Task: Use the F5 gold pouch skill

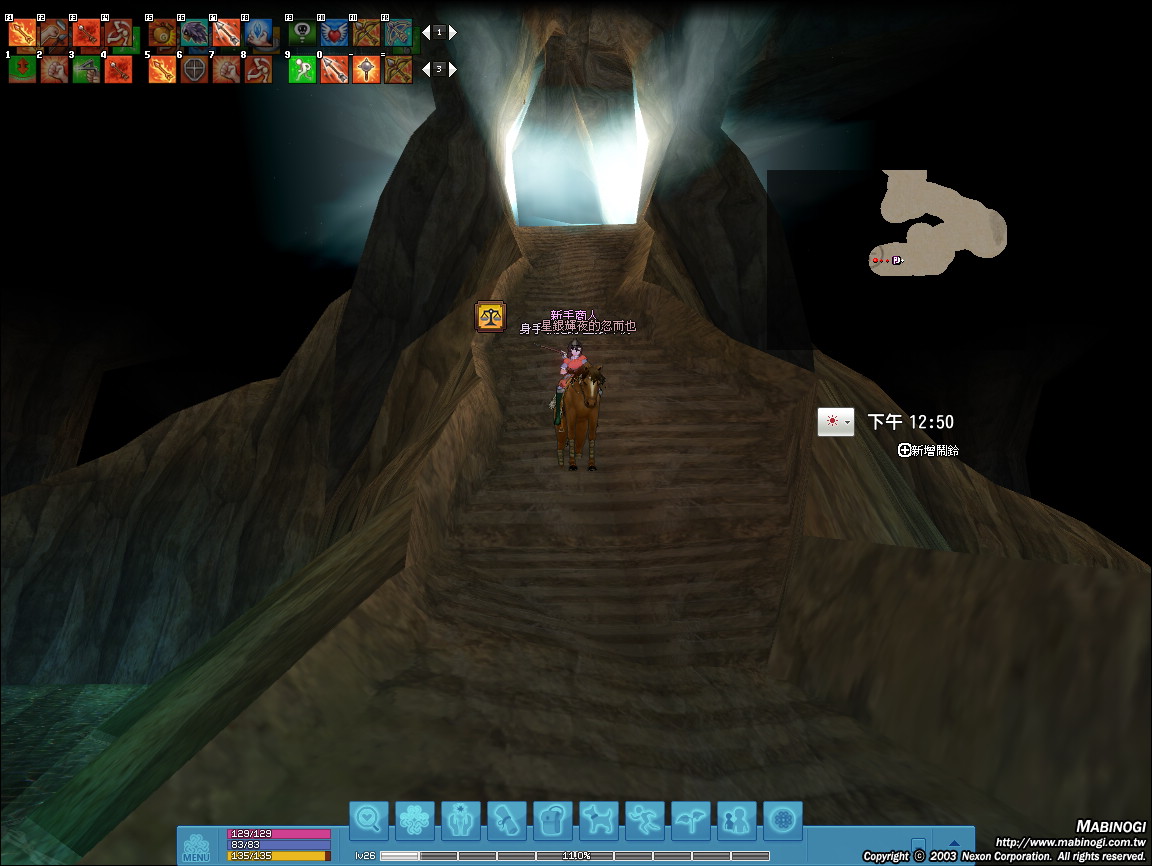Action: [x=162, y=33]
